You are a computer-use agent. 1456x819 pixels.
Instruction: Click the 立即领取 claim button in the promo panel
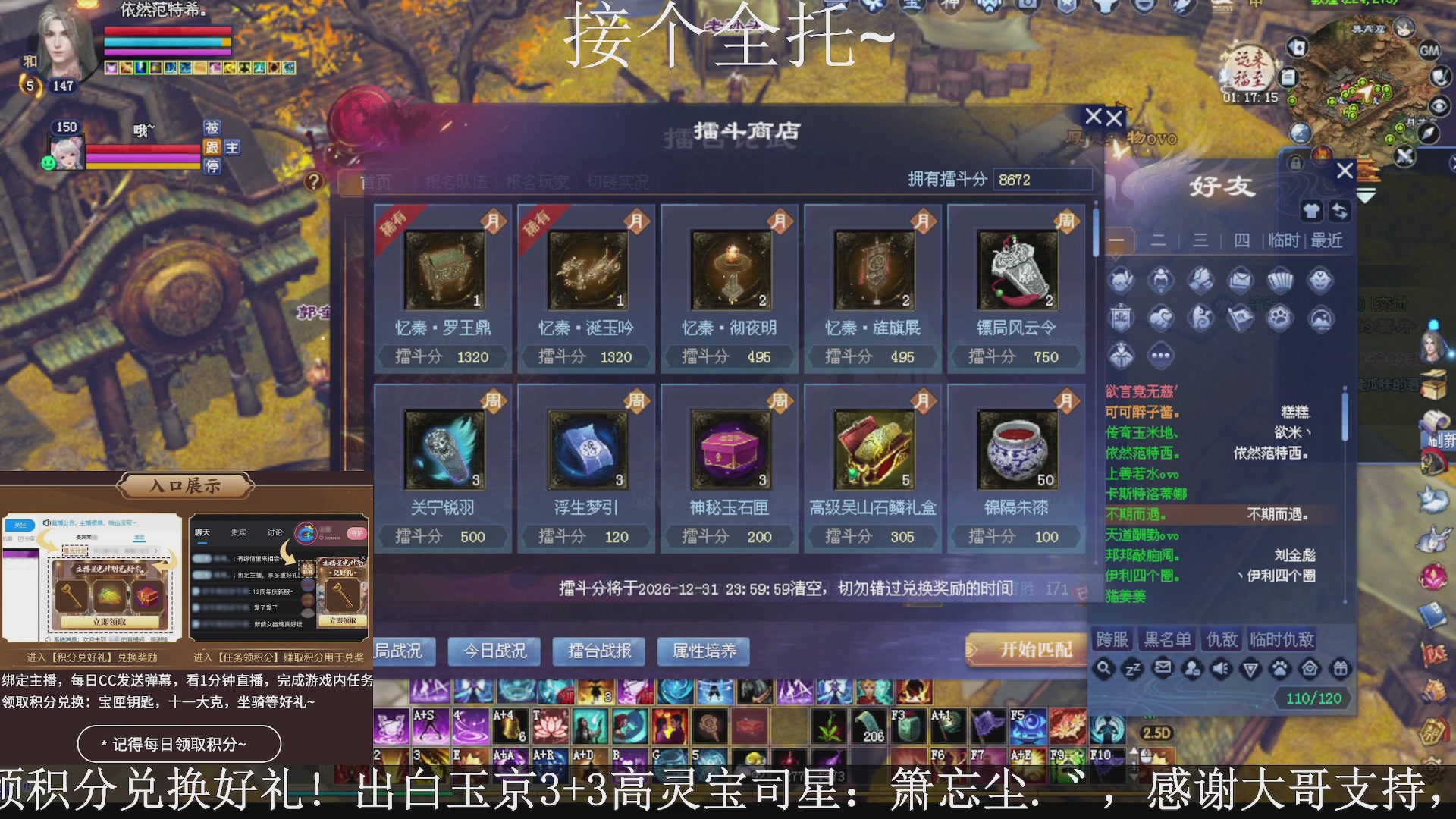pyautogui.click(x=111, y=620)
